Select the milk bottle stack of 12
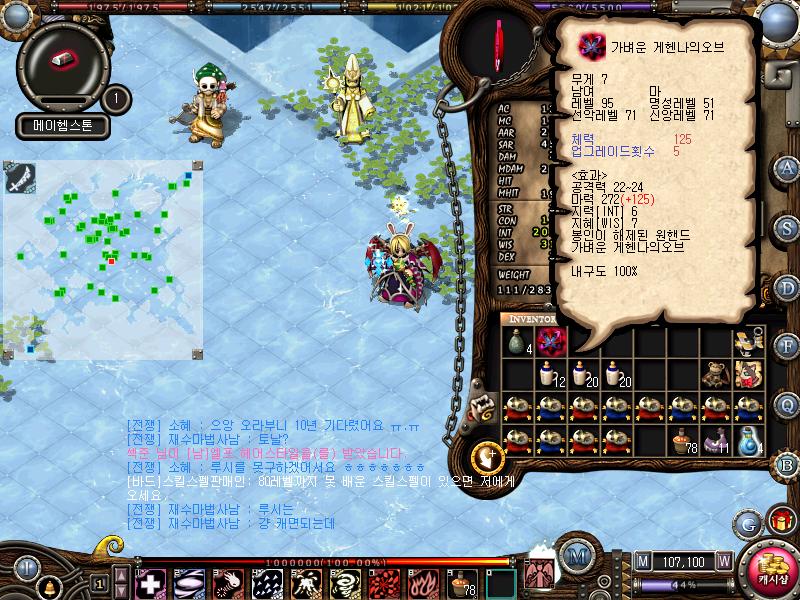The image size is (800, 600). (x=551, y=375)
